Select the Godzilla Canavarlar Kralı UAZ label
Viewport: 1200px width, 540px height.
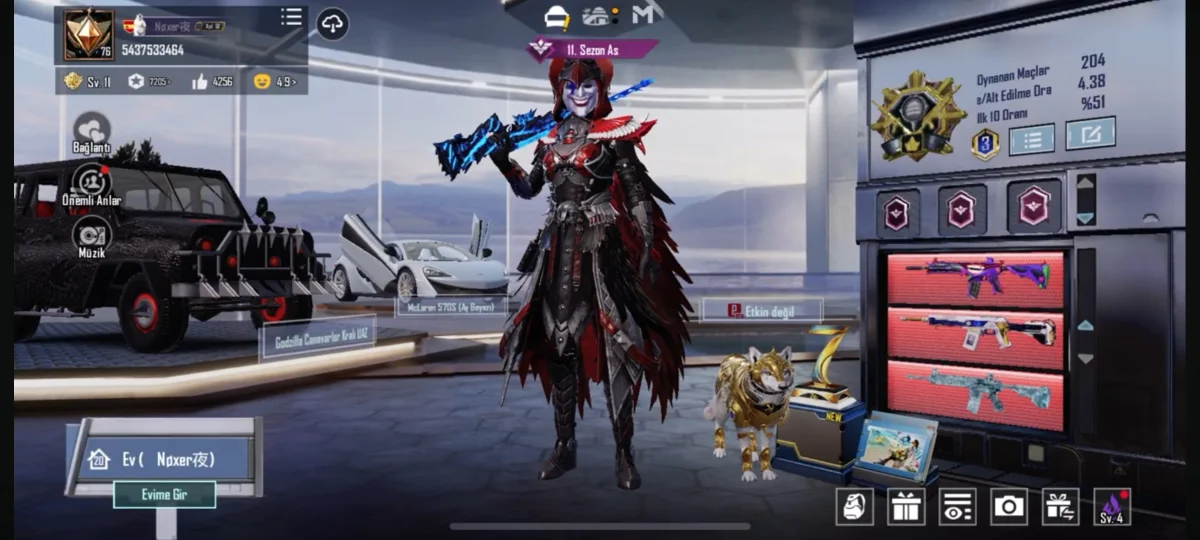coord(318,340)
